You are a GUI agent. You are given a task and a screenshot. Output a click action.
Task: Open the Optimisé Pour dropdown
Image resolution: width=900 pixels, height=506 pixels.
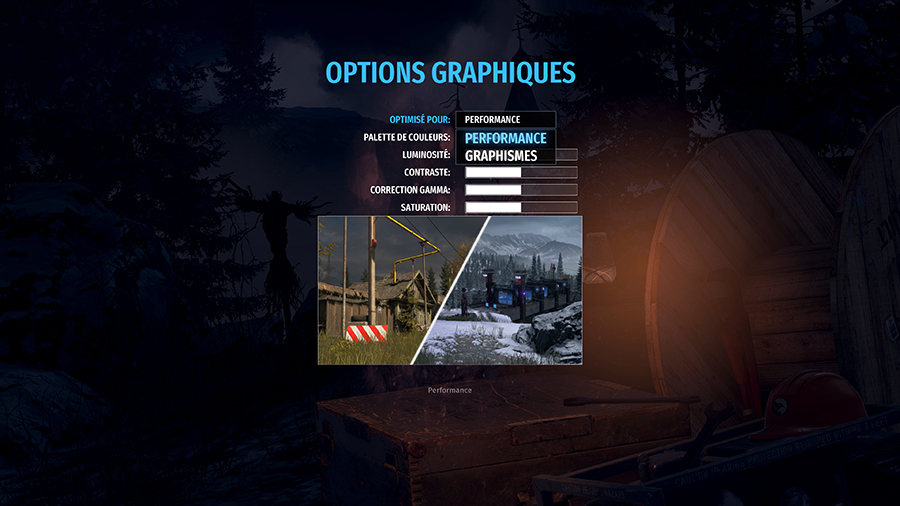pos(505,120)
